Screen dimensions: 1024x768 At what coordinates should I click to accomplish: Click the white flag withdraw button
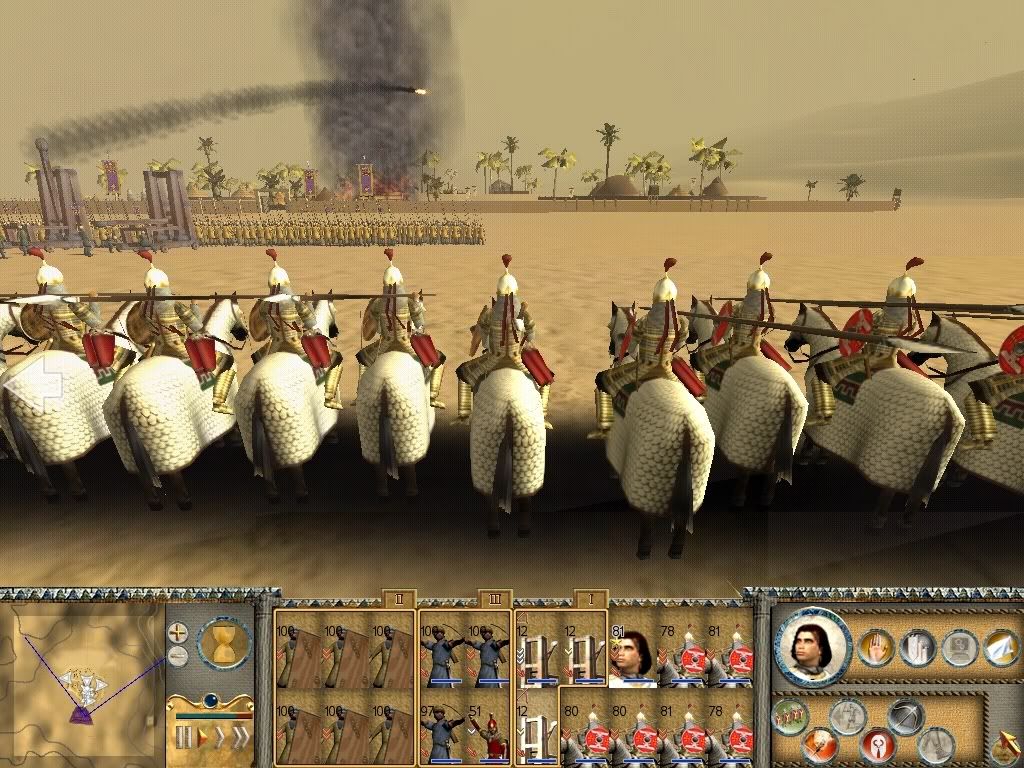(x=1001, y=647)
